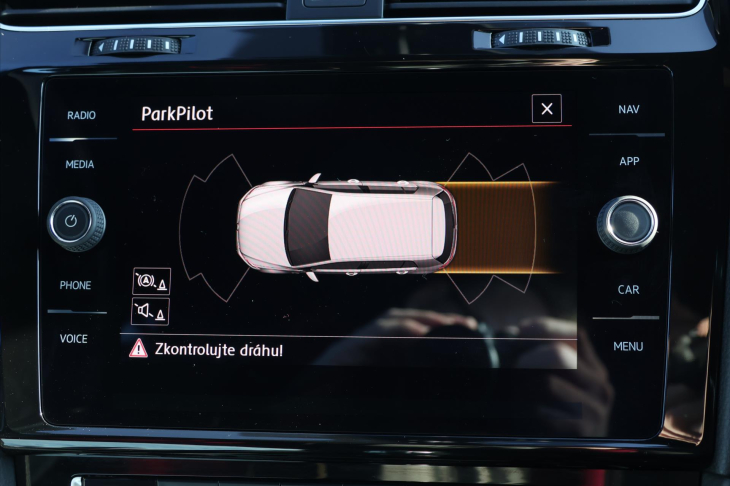Viewport: 730px width, 486px height.
Task: Open the RADIO function
Action: click(81, 115)
